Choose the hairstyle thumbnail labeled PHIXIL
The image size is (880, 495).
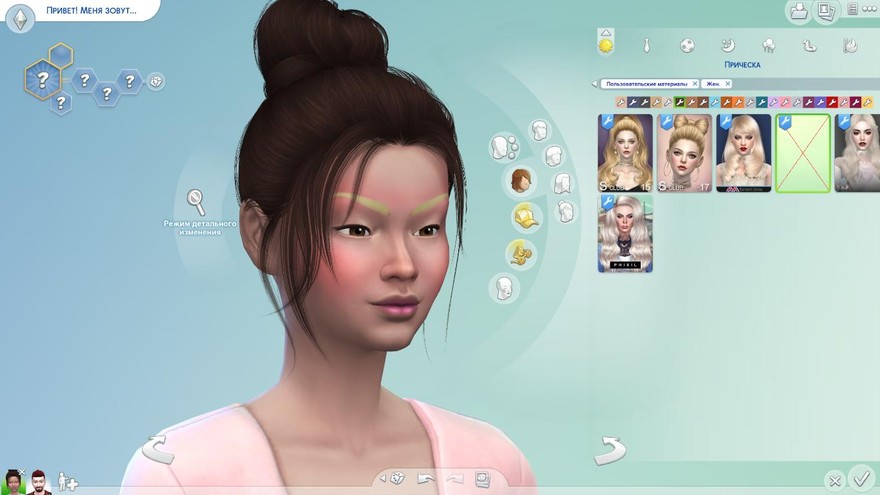[x=625, y=233]
